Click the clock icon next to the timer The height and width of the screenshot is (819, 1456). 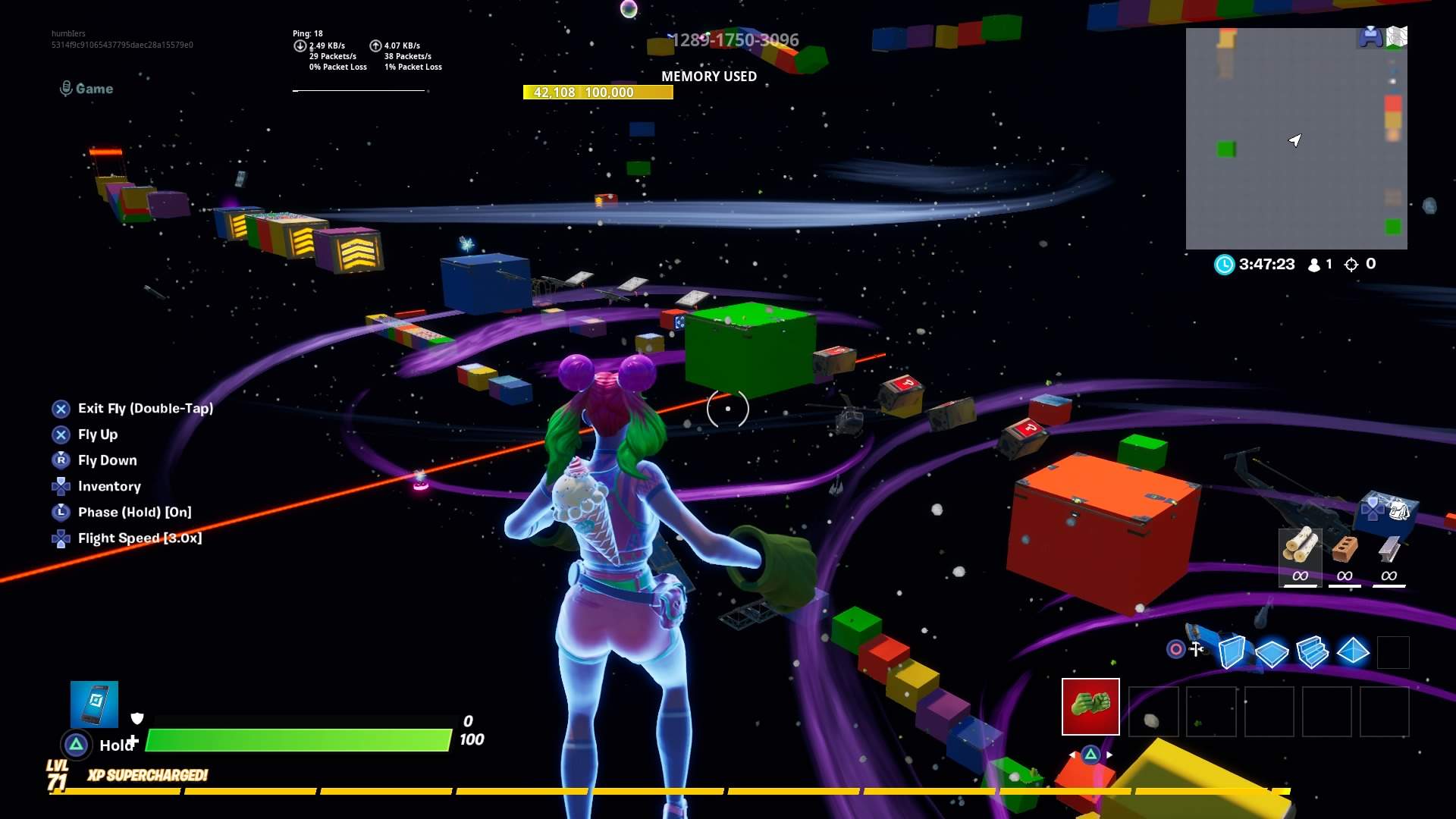pos(1226,264)
